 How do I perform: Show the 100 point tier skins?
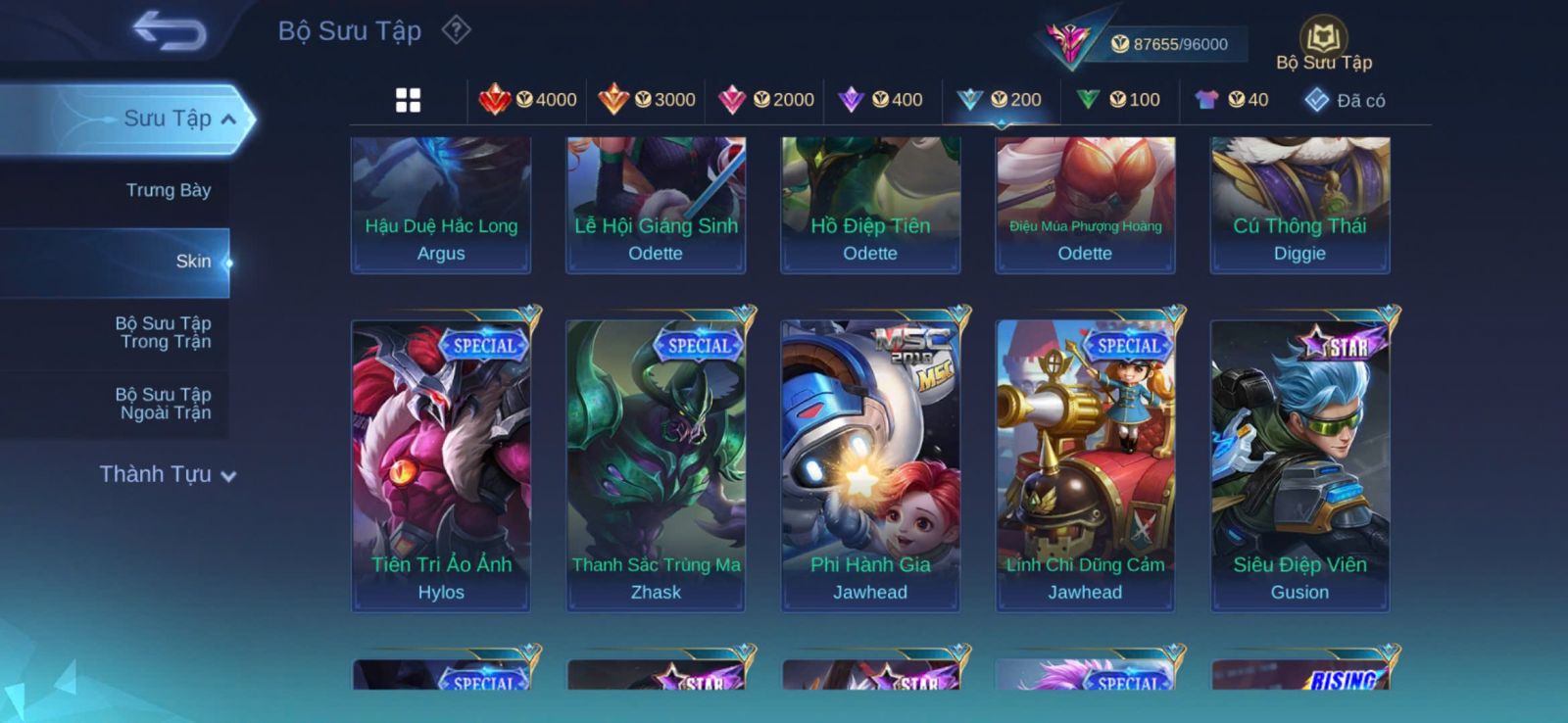click(x=1118, y=100)
